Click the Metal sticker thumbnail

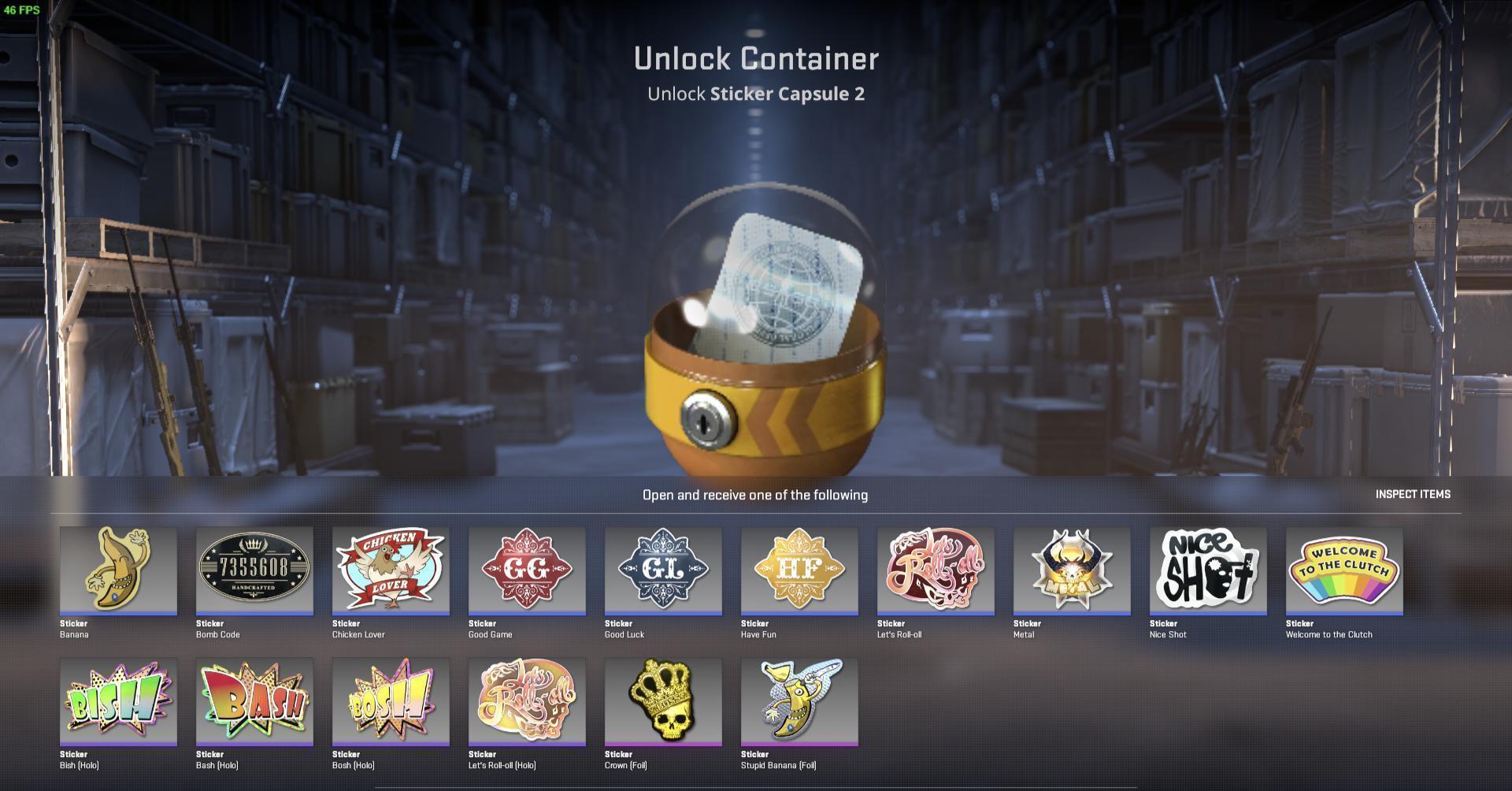coord(1072,570)
